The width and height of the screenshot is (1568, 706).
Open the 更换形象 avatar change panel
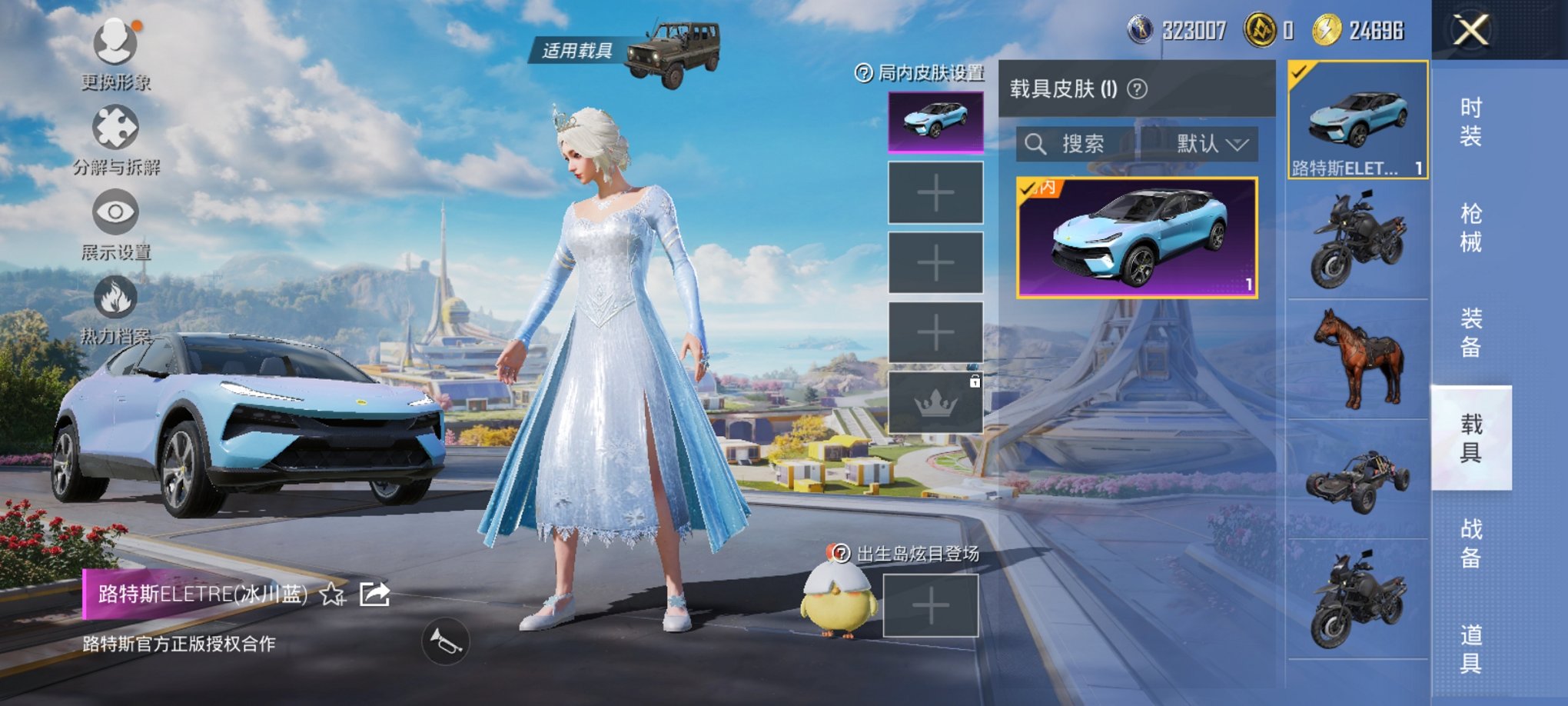(114, 46)
